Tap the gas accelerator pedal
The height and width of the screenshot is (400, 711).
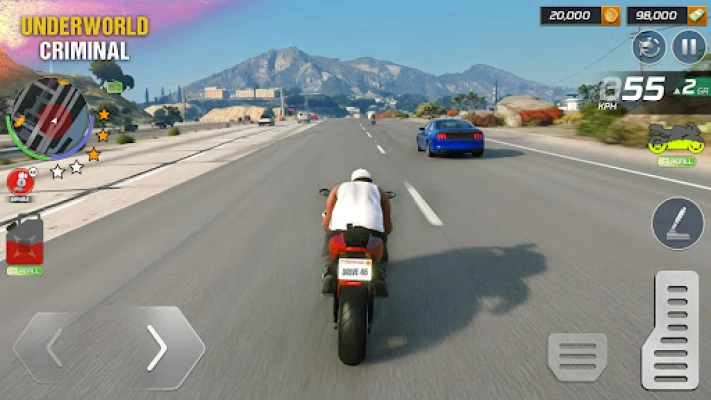pyautogui.click(x=669, y=331)
